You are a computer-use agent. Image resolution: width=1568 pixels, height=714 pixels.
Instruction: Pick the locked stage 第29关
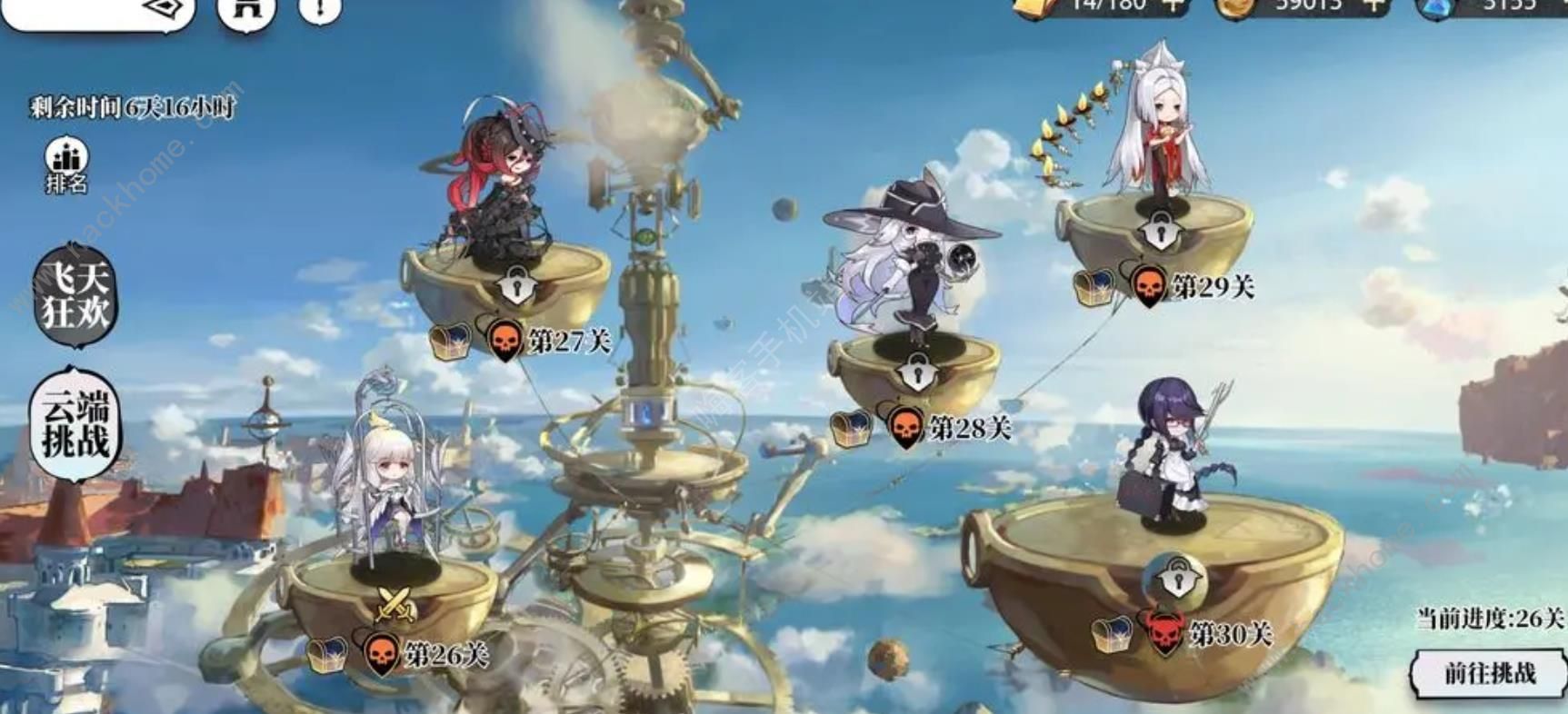[x=1157, y=231]
